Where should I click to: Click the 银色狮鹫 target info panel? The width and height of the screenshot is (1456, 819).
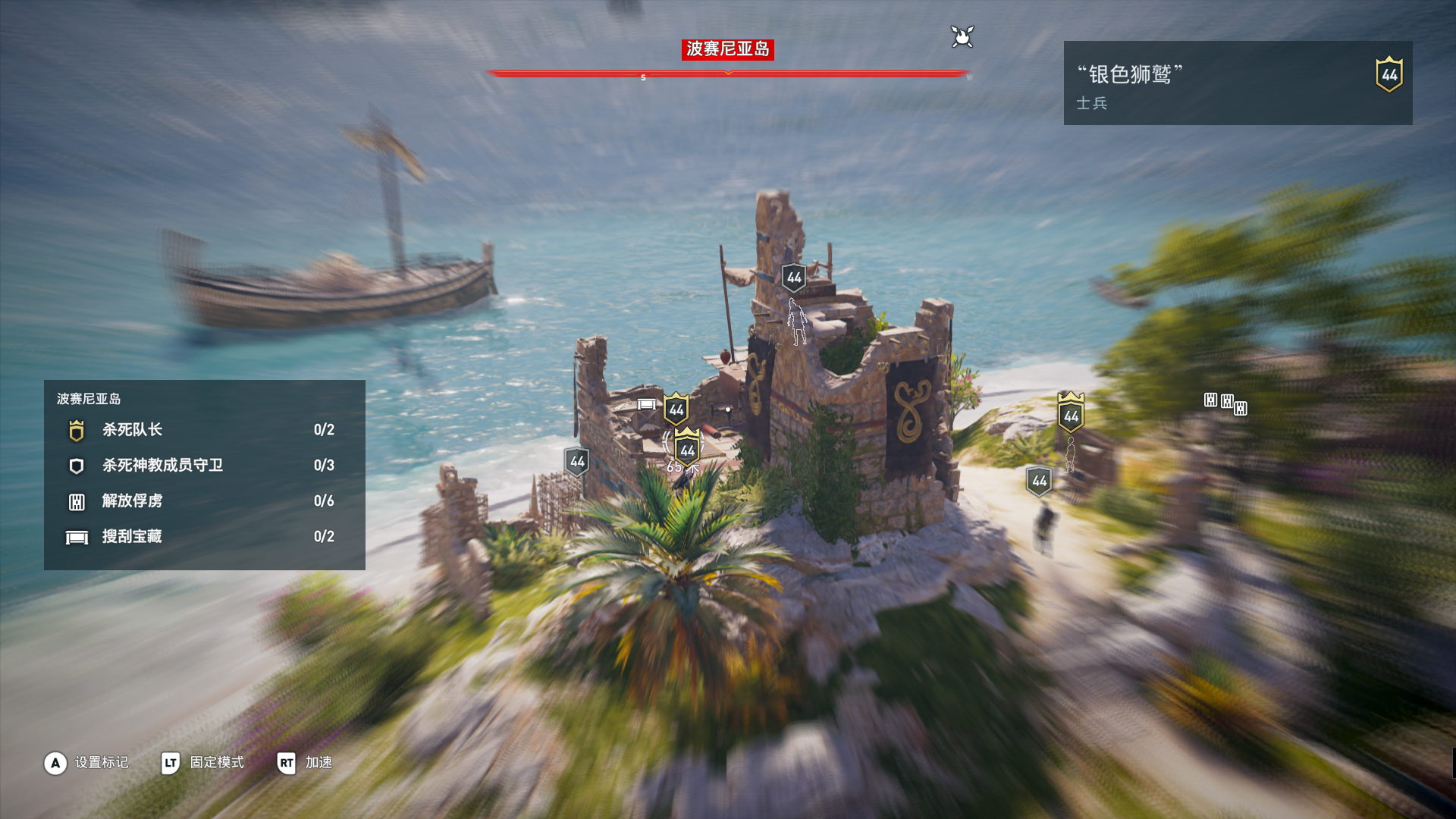click(x=1237, y=83)
